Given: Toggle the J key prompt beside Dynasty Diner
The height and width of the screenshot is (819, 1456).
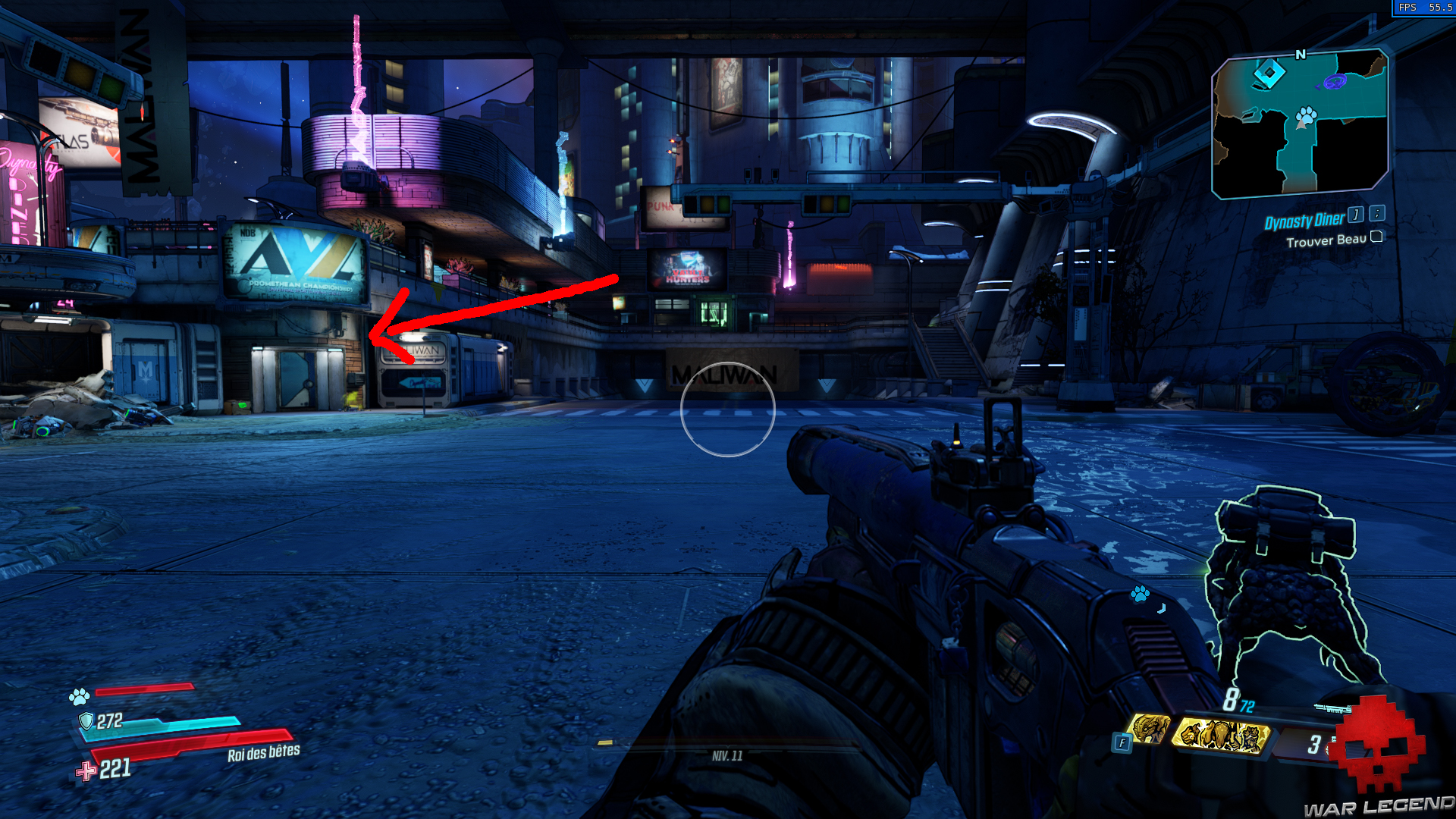Looking at the screenshot, I should [x=1355, y=216].
